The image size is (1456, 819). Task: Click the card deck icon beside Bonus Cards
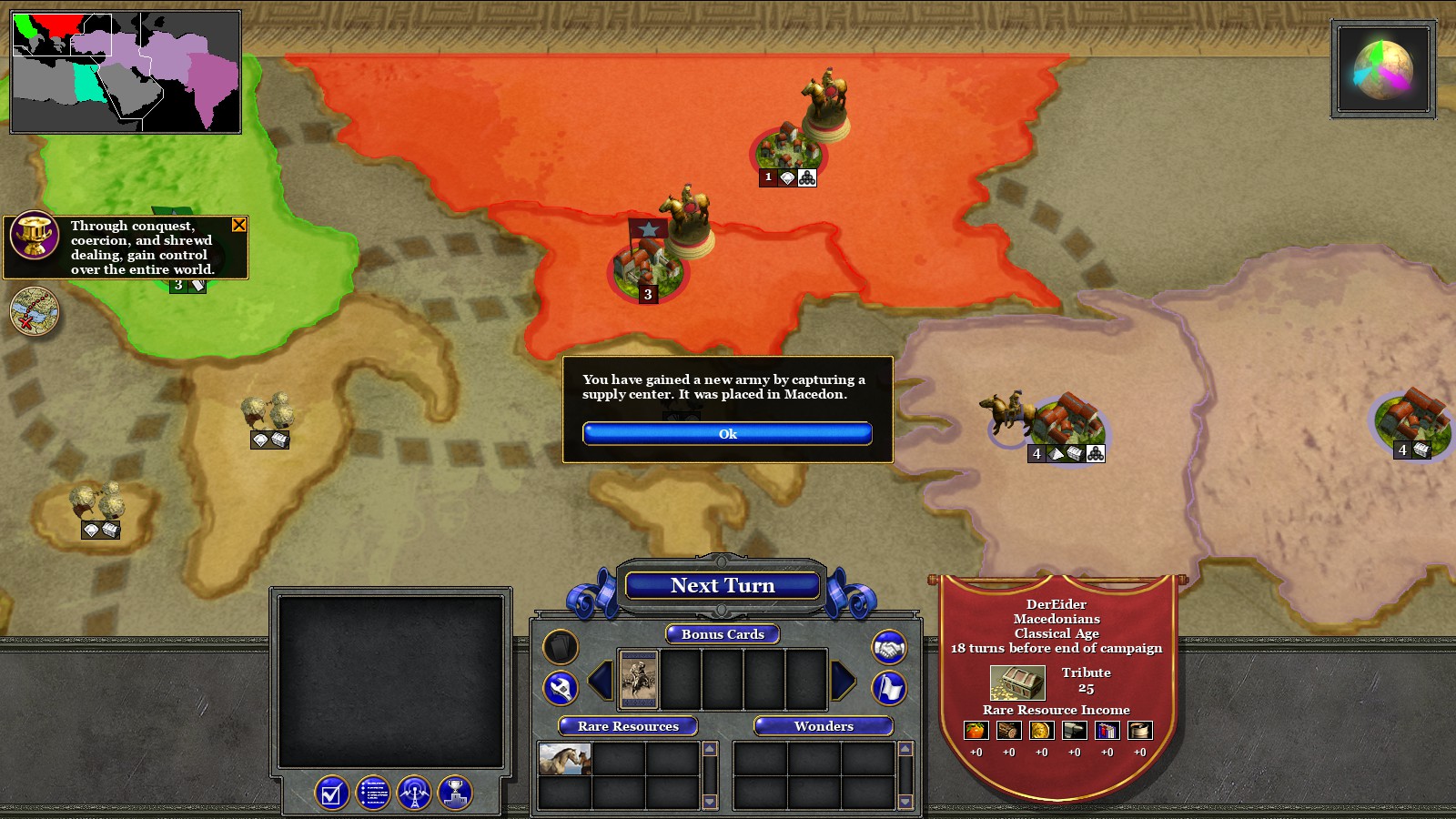click(x=559, y=646)
